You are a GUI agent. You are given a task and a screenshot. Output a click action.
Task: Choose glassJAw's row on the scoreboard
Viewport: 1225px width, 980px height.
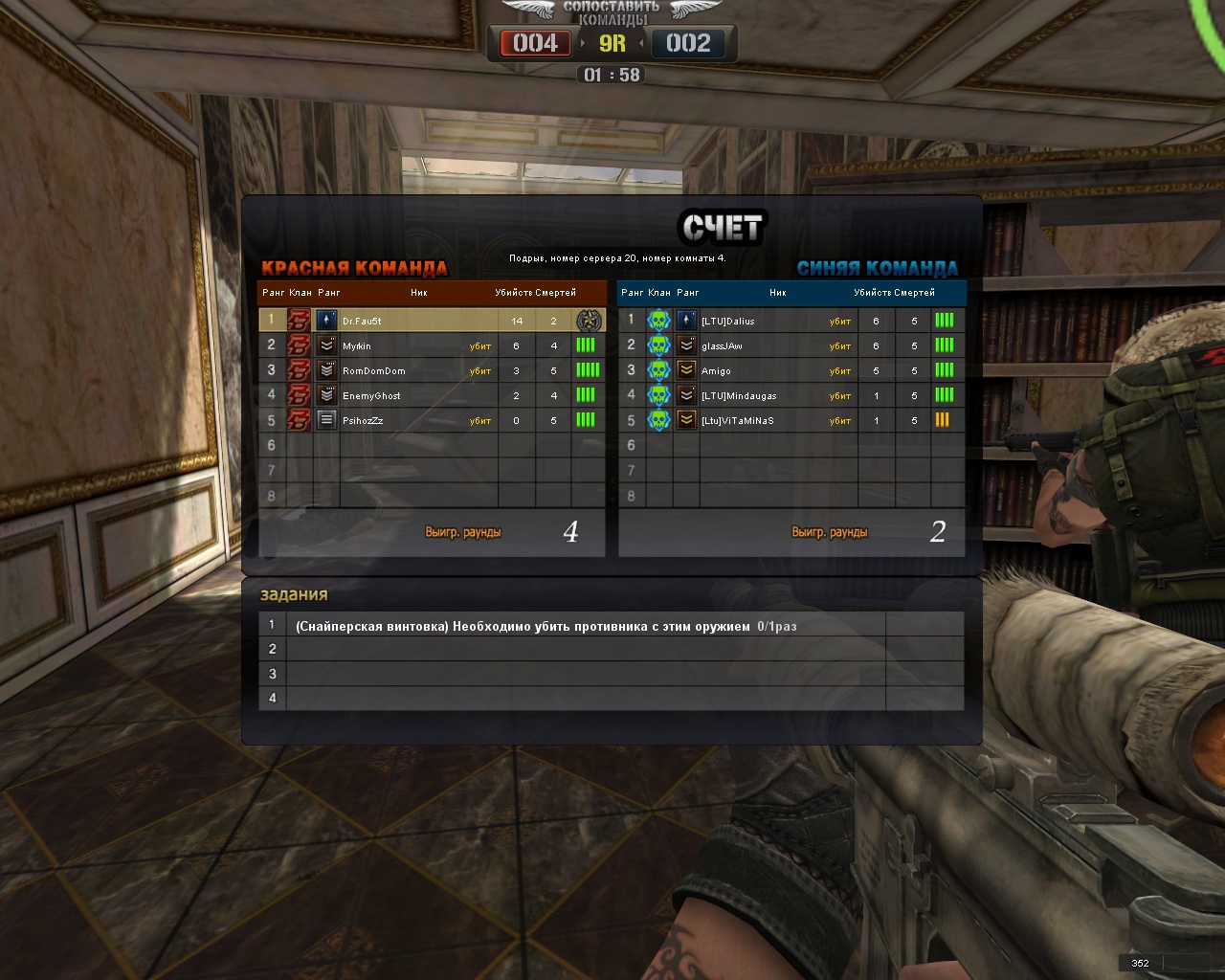(x=723, y=345)
